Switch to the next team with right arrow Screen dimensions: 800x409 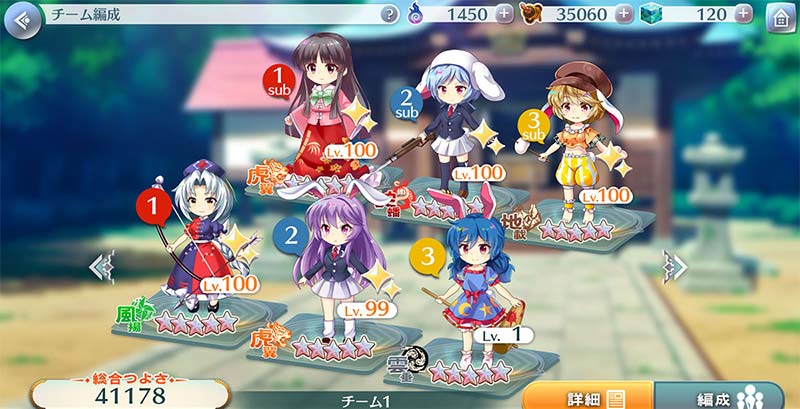point(676,267)
